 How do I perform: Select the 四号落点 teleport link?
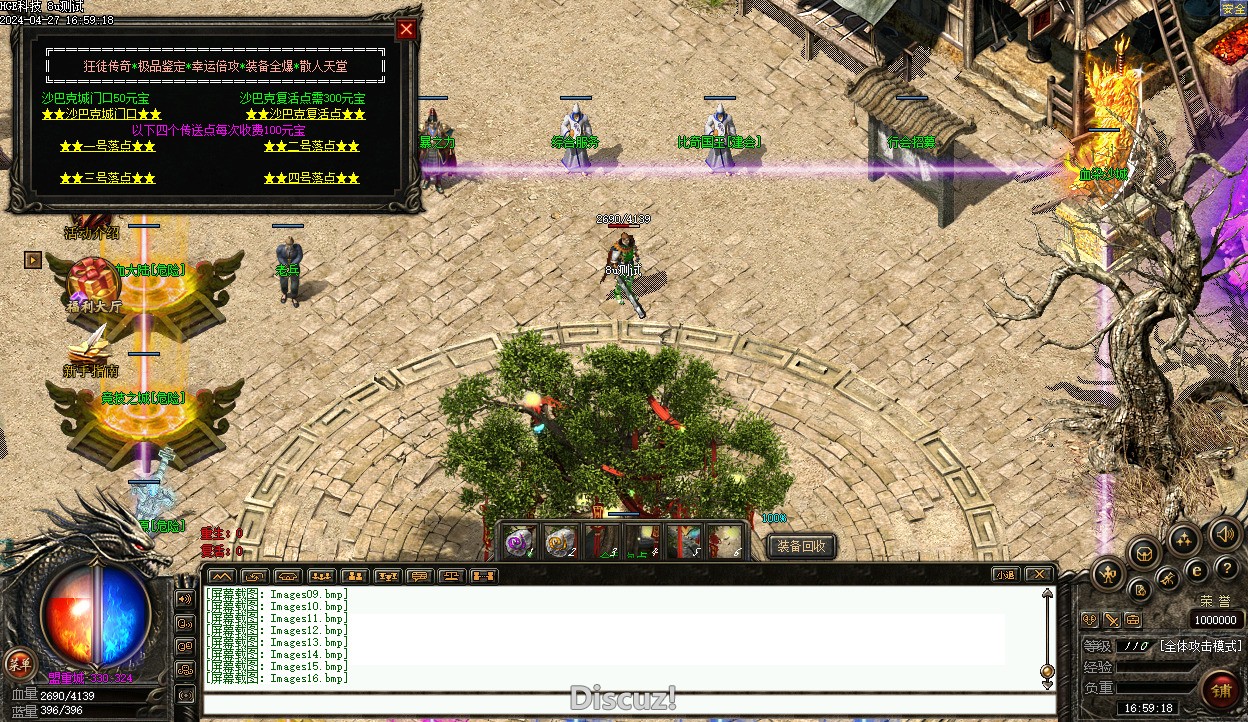coord(311,178)
